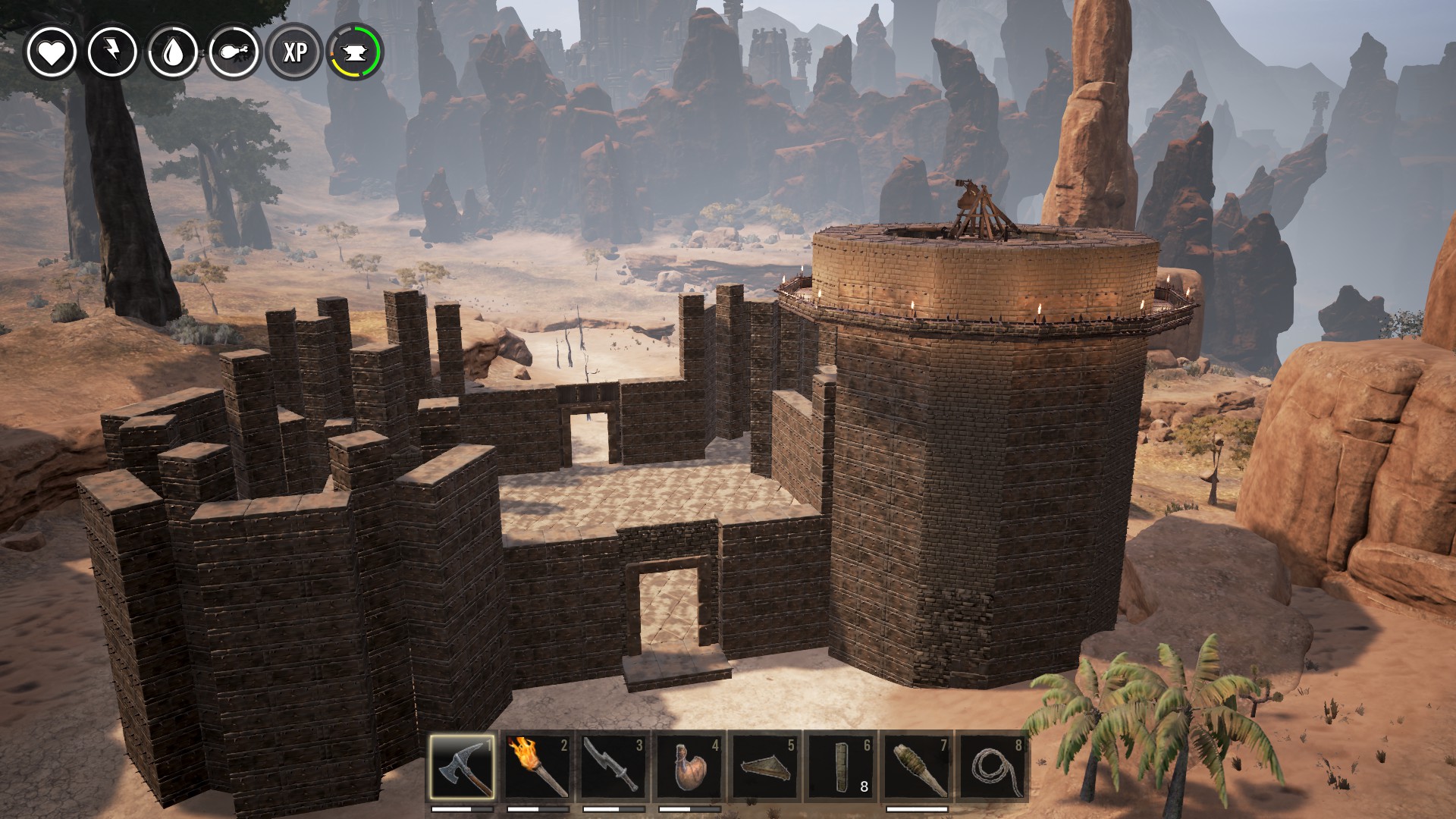Click the meat leg hunger icon
Image resolution: width=1456 pixels, height=819 pixels.
(234, 52)
